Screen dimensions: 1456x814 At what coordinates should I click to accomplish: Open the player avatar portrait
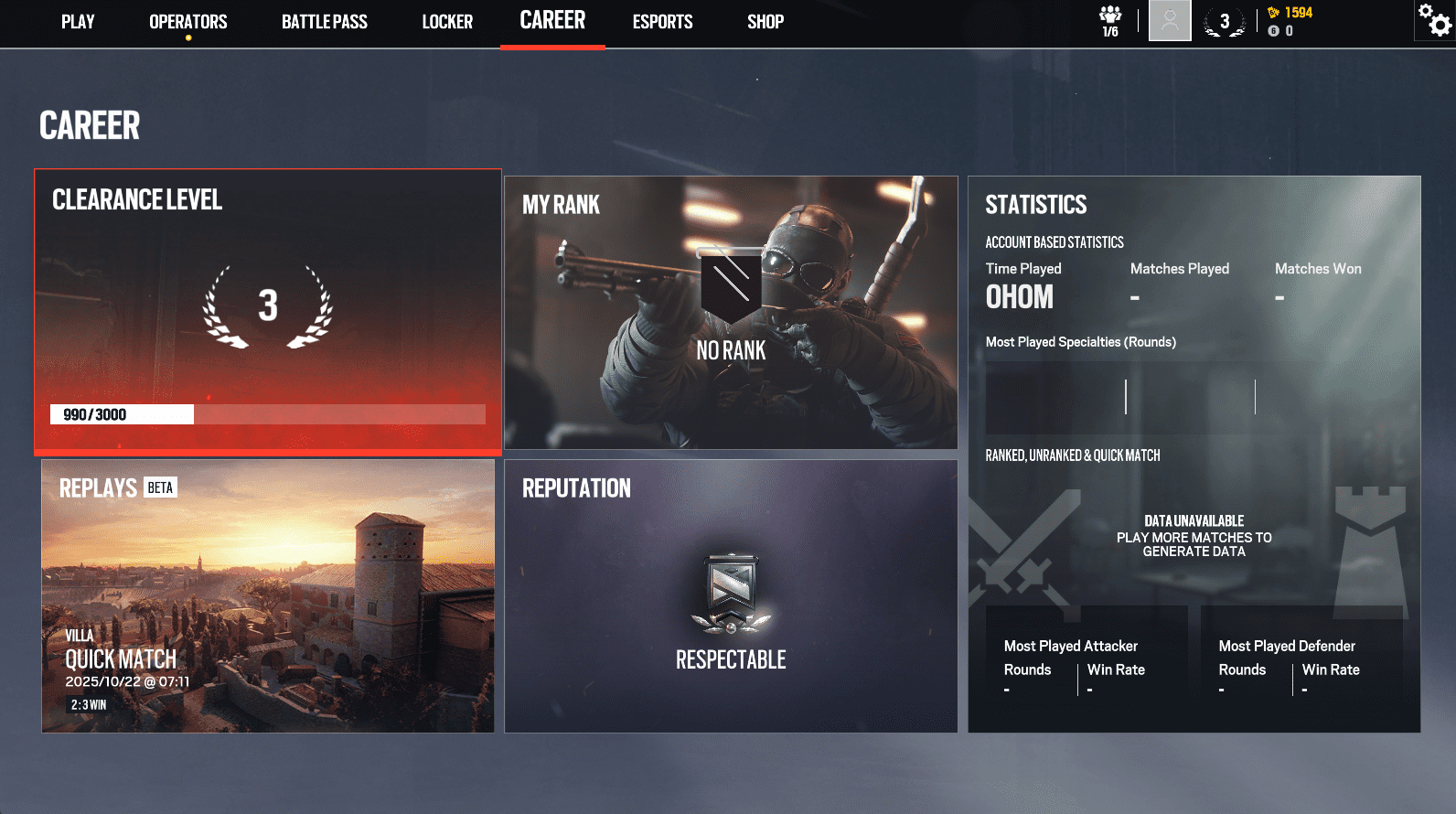click(x=1171, y=21)
